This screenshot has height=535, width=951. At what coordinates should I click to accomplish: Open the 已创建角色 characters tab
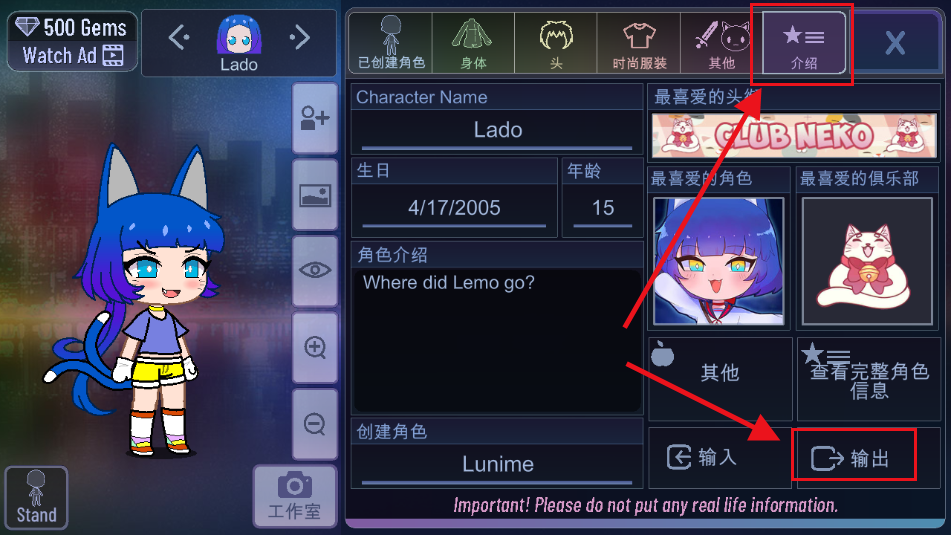point(391,44)
